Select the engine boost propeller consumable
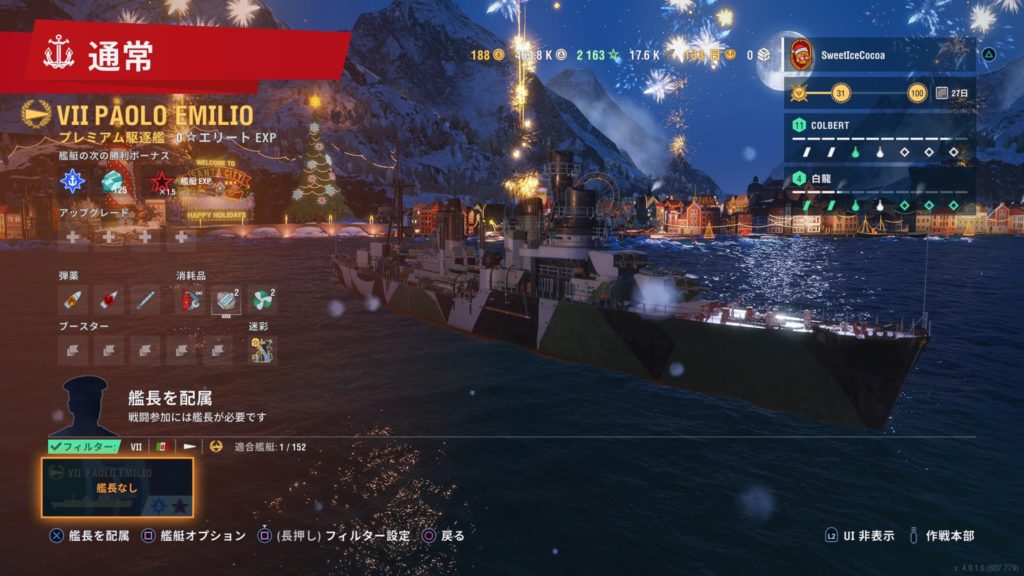 coord(262,298)
